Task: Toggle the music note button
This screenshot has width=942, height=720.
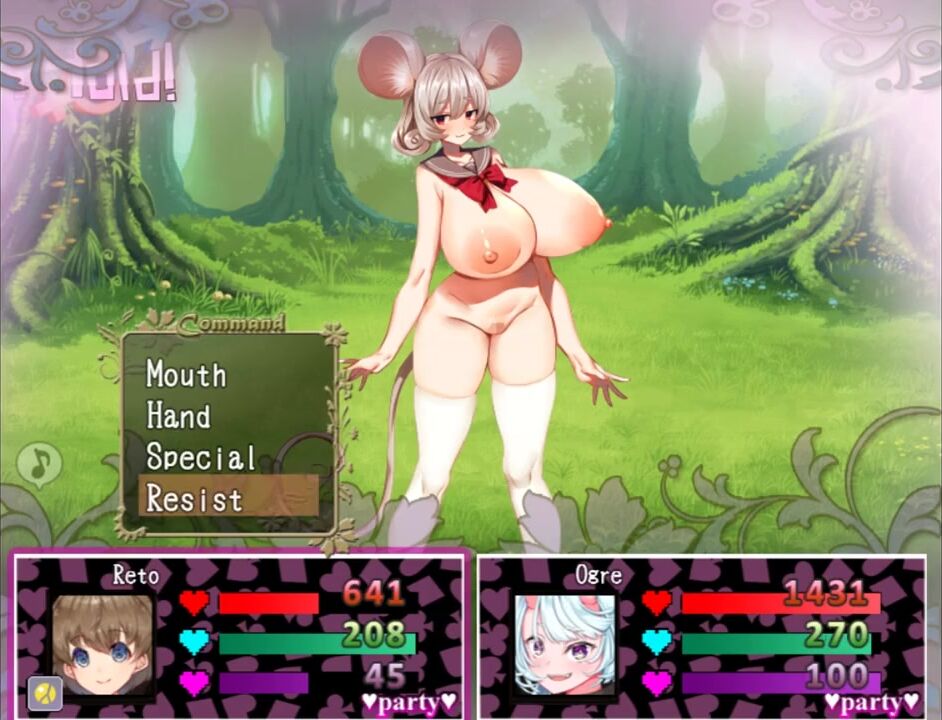Action: pos(39,463)
